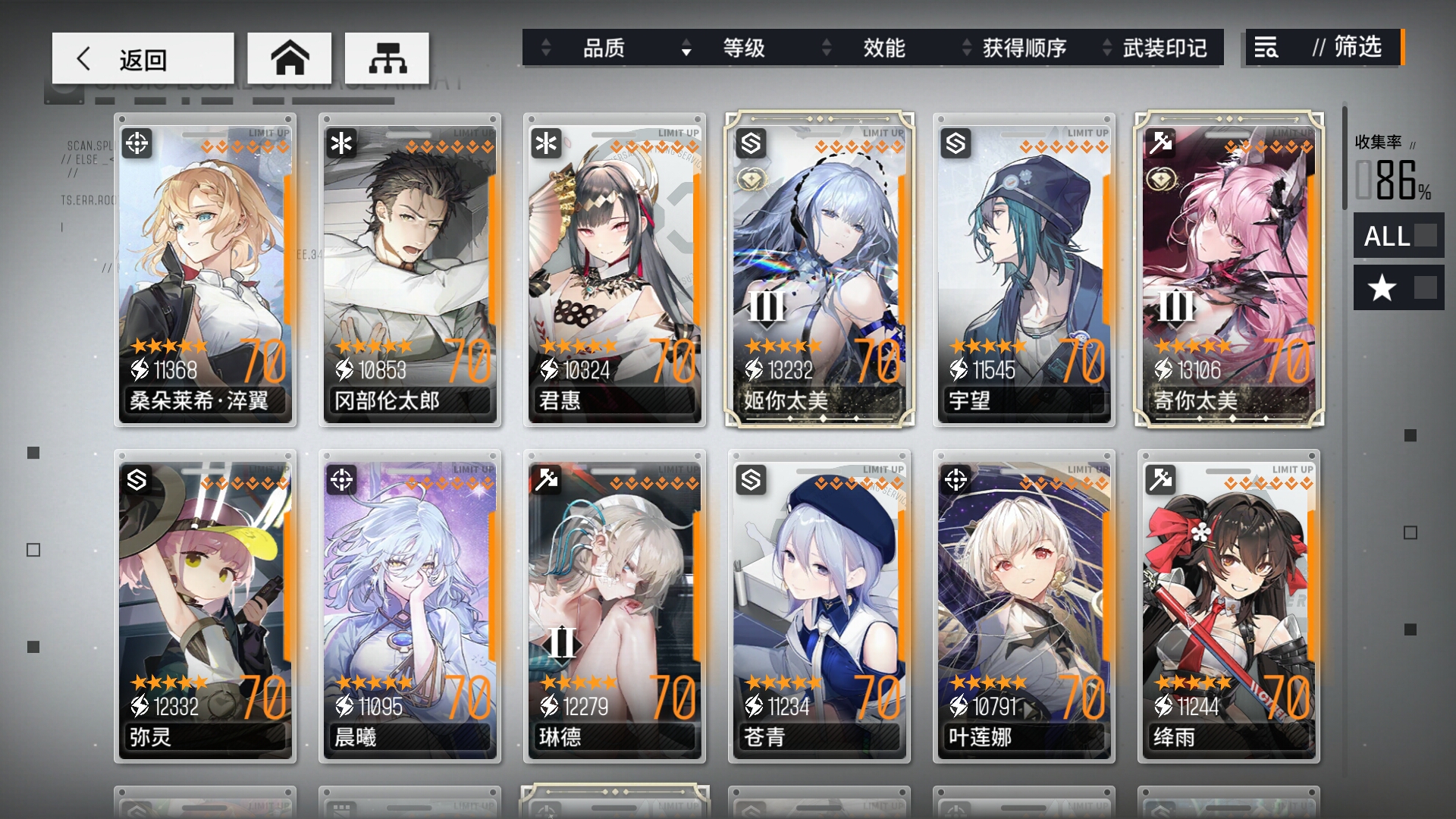Open the home screen icon
The width and height of the screenshot is (1456, 819).
tap(290, 58)
